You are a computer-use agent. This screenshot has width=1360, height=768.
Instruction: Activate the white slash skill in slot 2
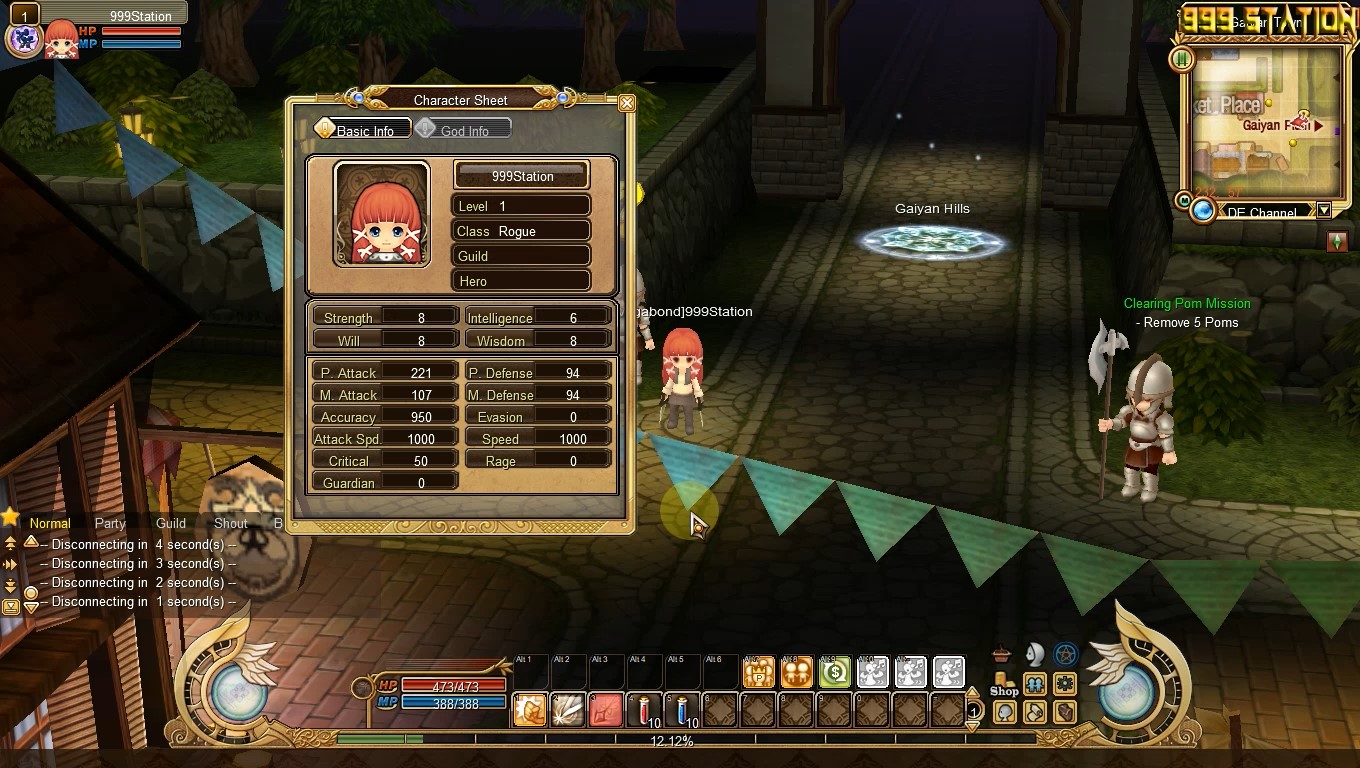pyautogui.click(x=568, y=709)
